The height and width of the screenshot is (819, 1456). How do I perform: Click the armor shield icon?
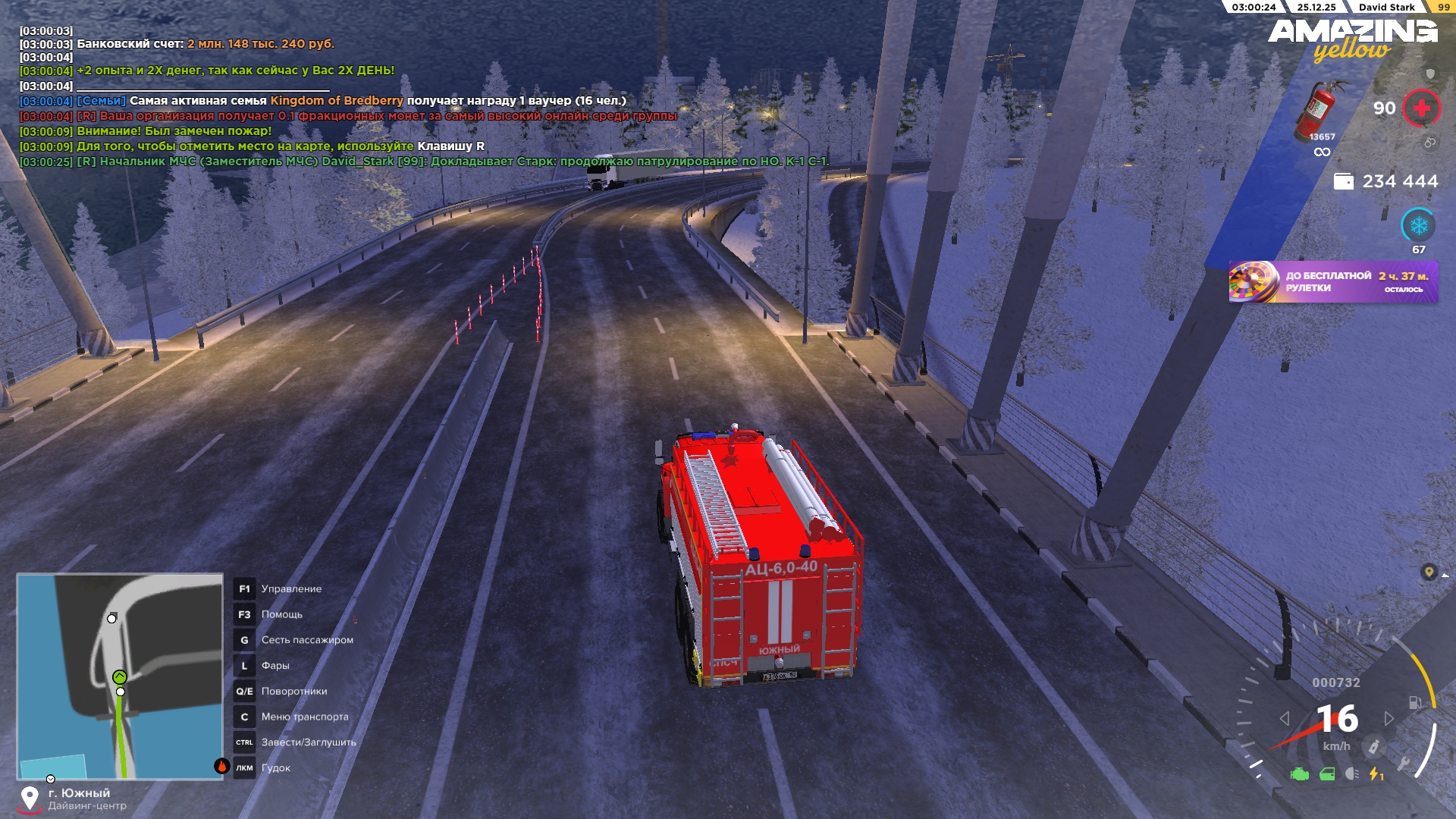[1430, 74]
